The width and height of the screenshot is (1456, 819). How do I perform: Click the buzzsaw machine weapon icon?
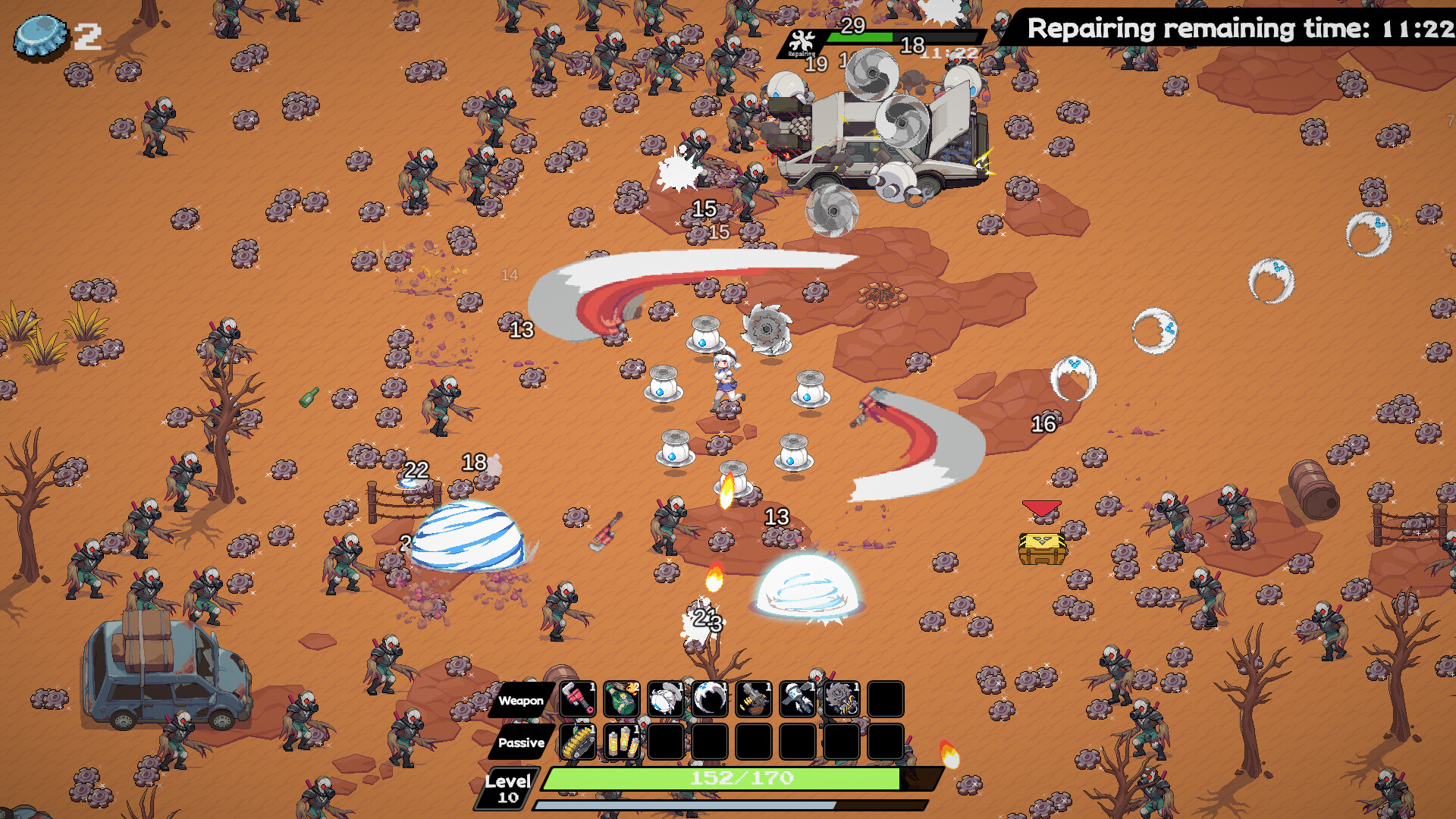coord(842,699)
